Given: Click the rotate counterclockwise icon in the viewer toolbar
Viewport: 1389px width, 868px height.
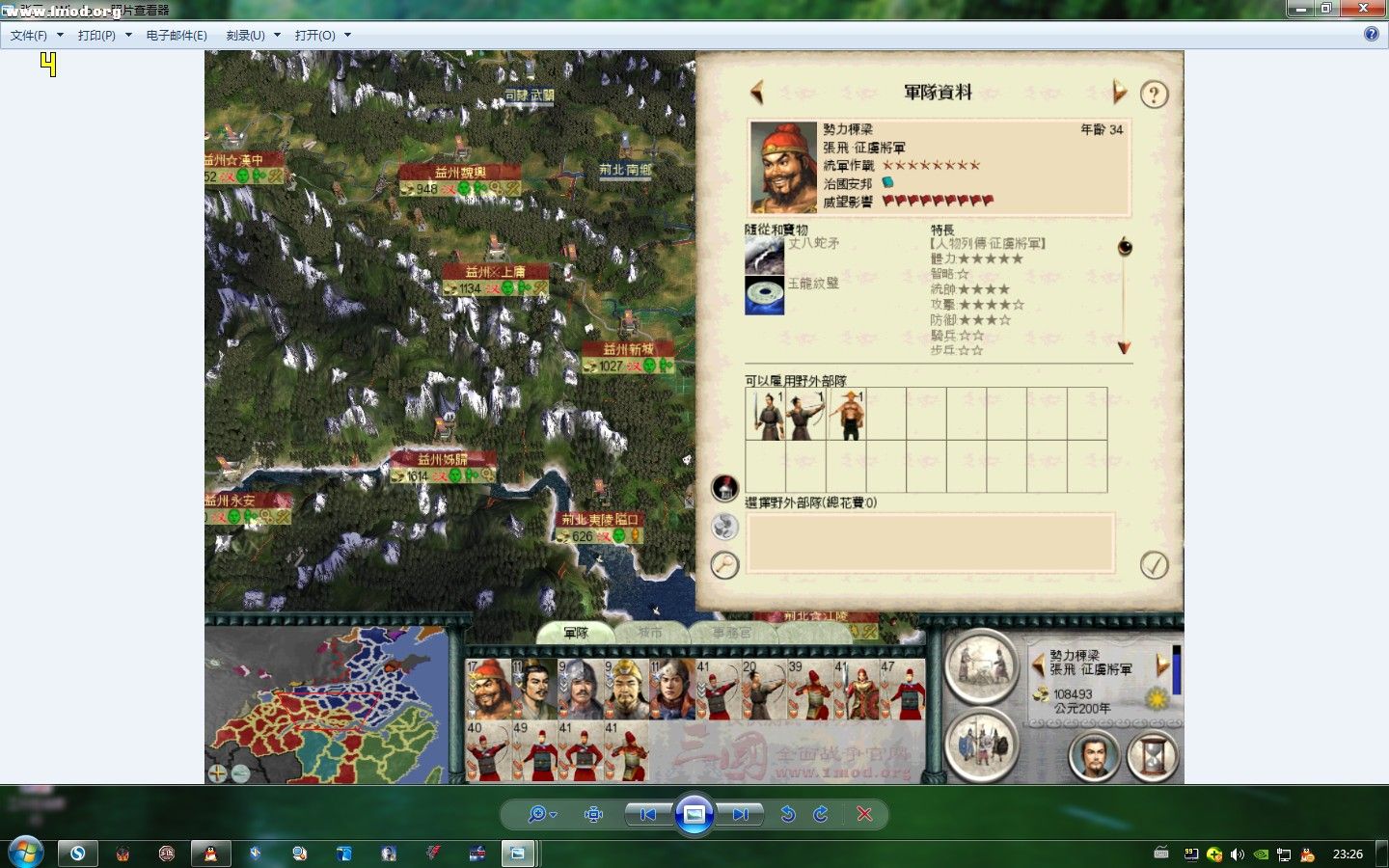Looking at the screenshot, I should (x=788, y=814).
